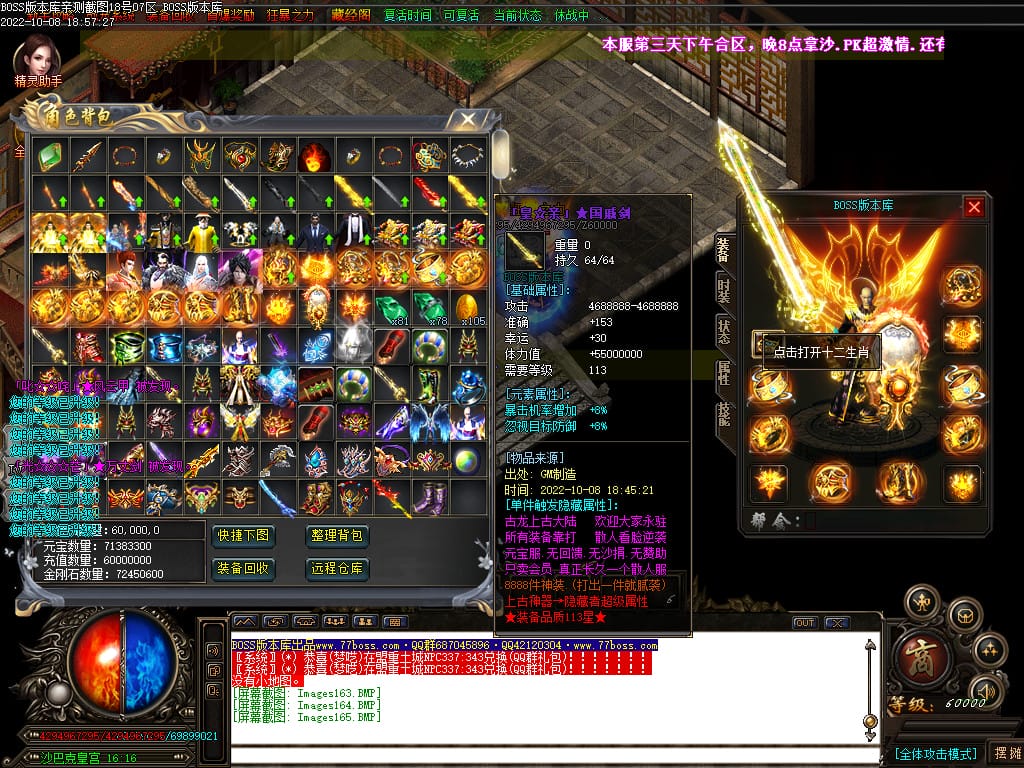Show the 技能 skills tab
Viewport: 1024px width, 768px height.
tap(723, 416)
